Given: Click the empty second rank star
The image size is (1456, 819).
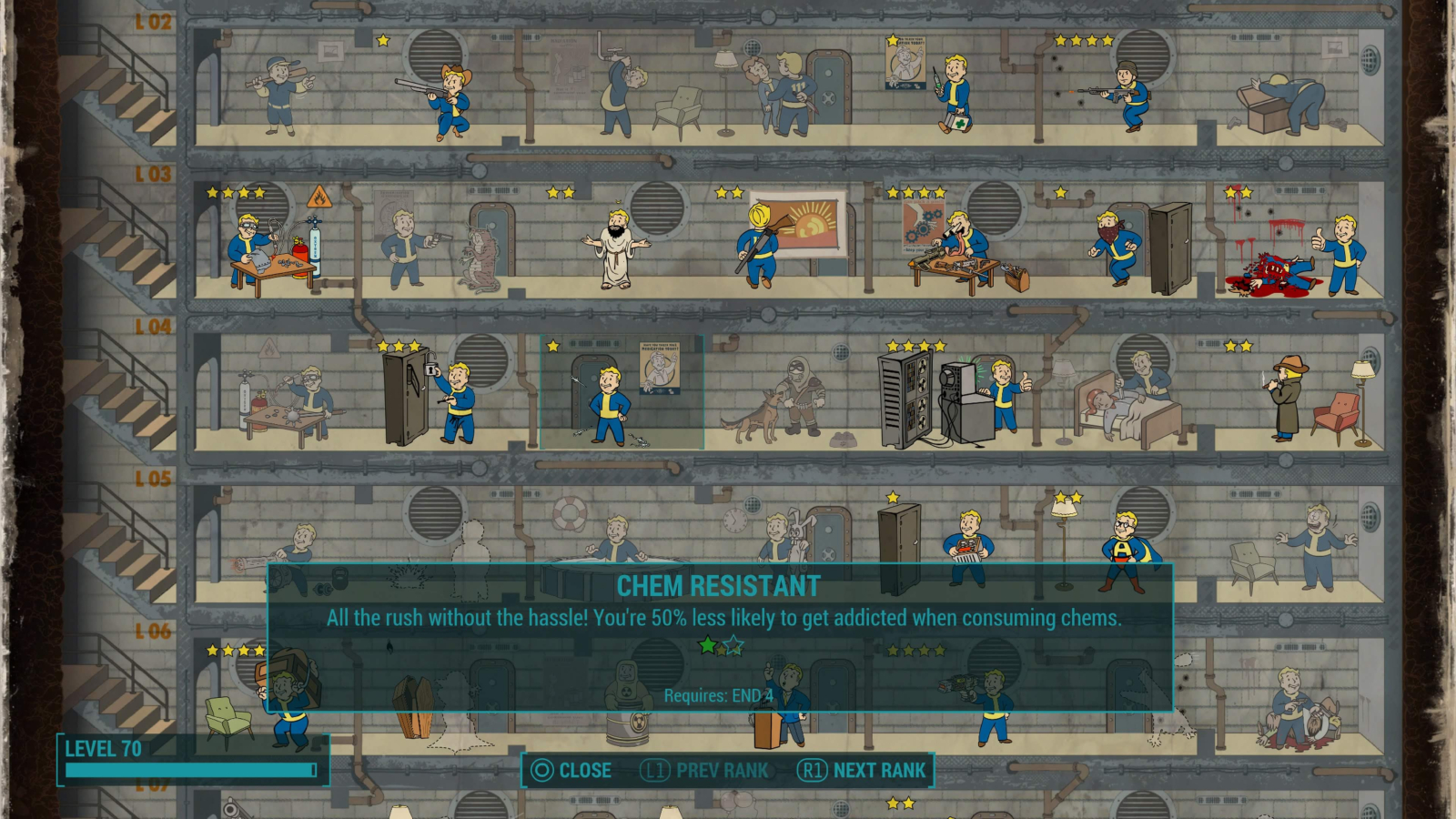Looking at the screenshot, I should pos(733,644).
